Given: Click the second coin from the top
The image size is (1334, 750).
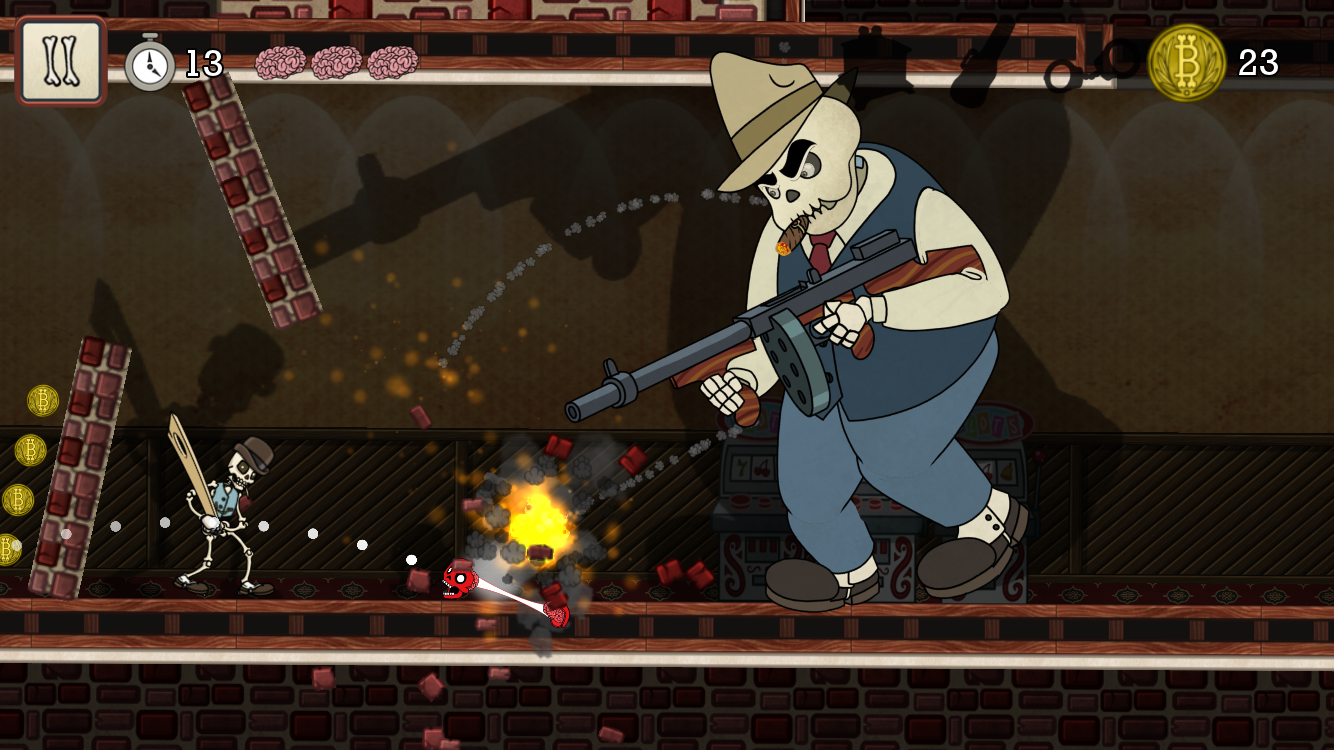Looking at the screenshot, I should 31,450.
